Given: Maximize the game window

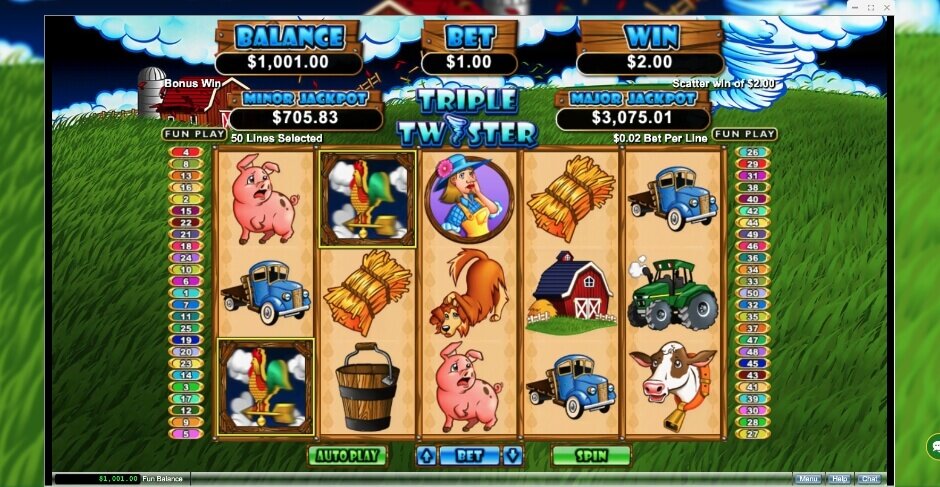Looking at the screenshot, I should tap(870, 7).
